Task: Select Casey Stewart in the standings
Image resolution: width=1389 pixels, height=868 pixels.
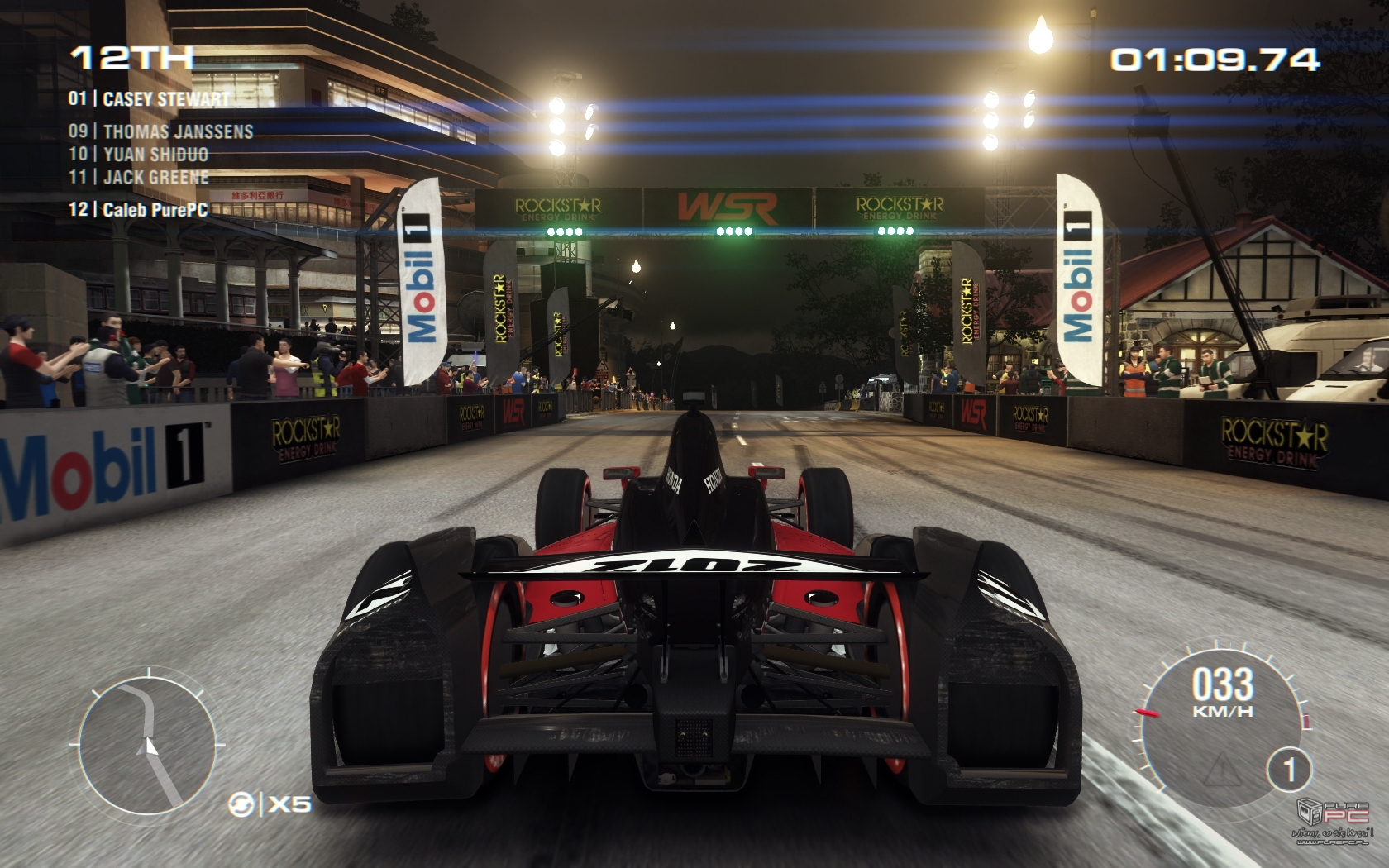Action: coord(149,99)
